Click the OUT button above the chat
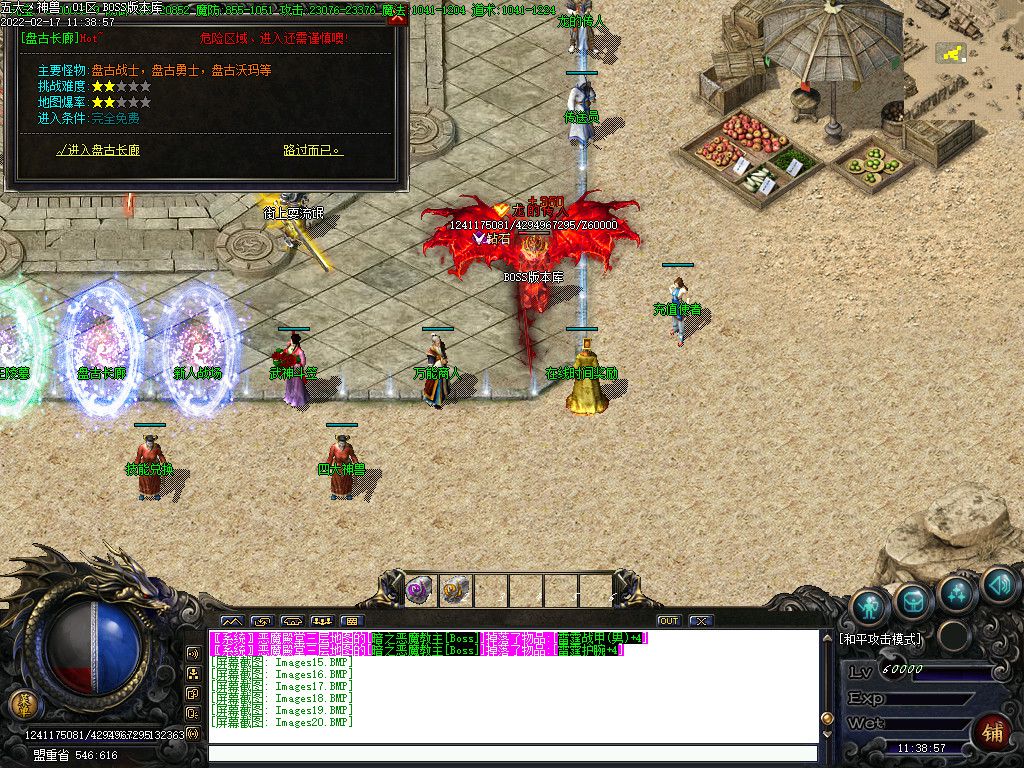This screenshot has height=768, width=1024. coord(669,621)
